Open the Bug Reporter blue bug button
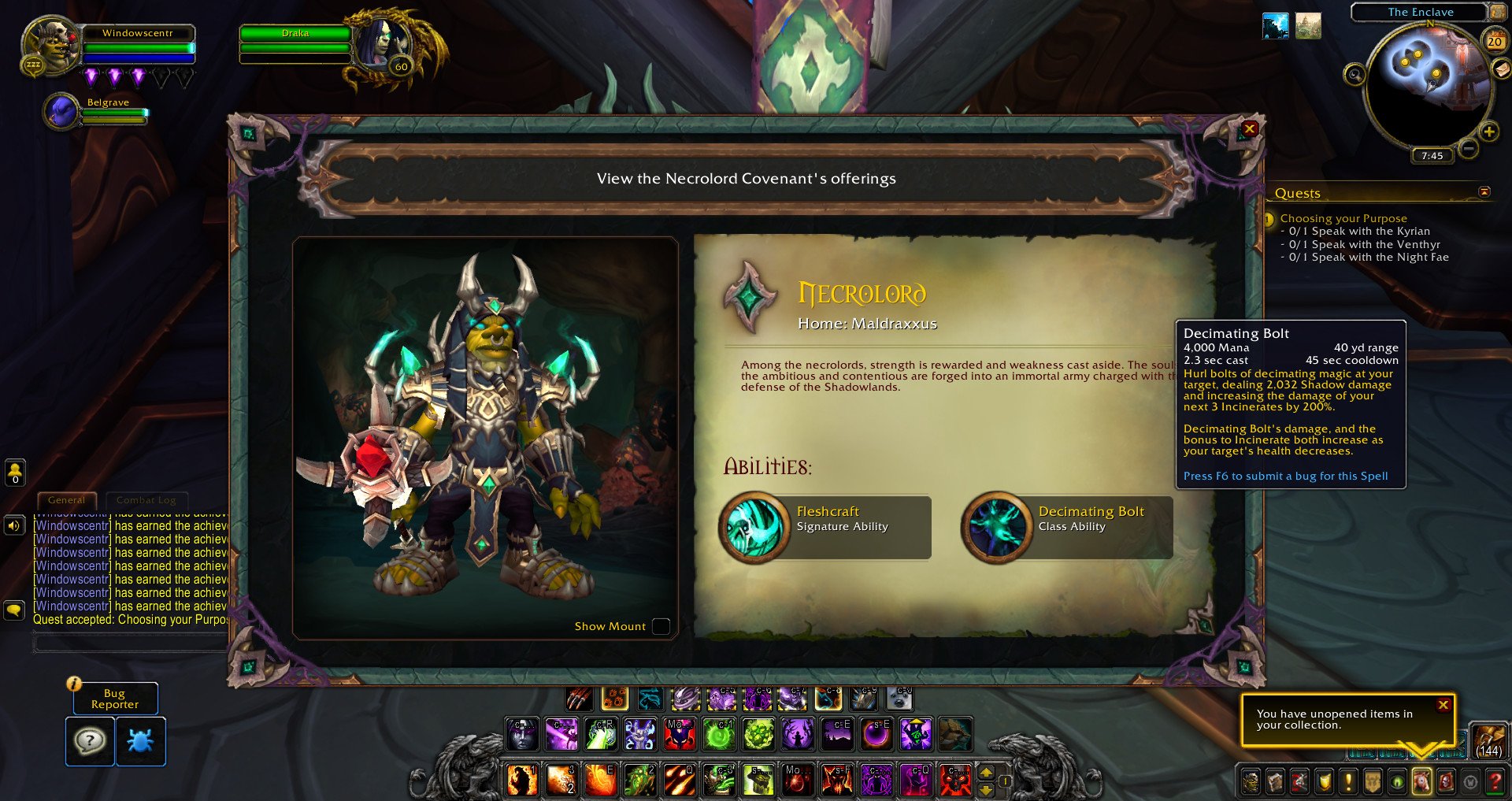 point(141,741)
